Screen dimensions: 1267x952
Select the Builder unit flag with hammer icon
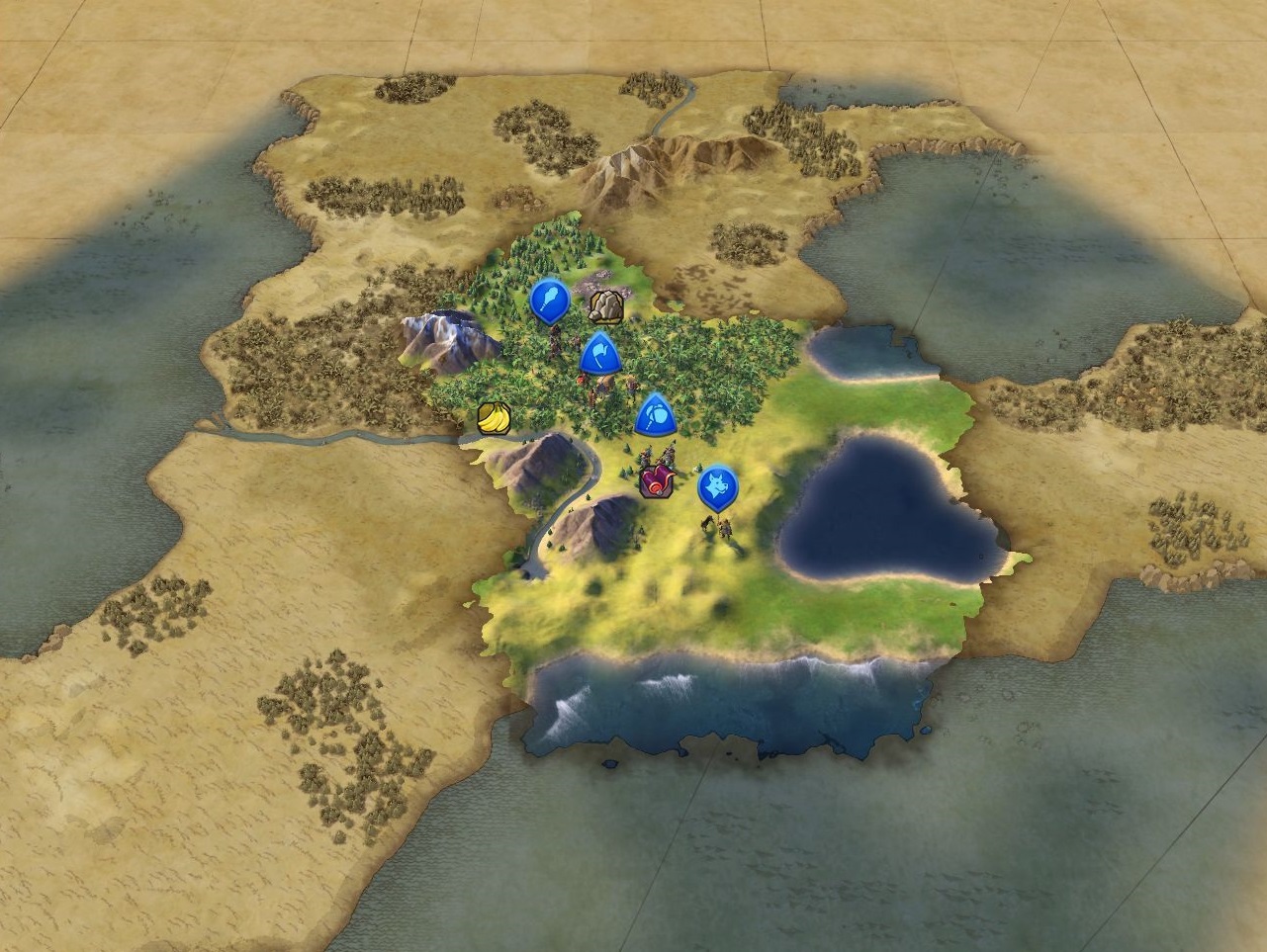pyautogui.click(x=655, y=415)
